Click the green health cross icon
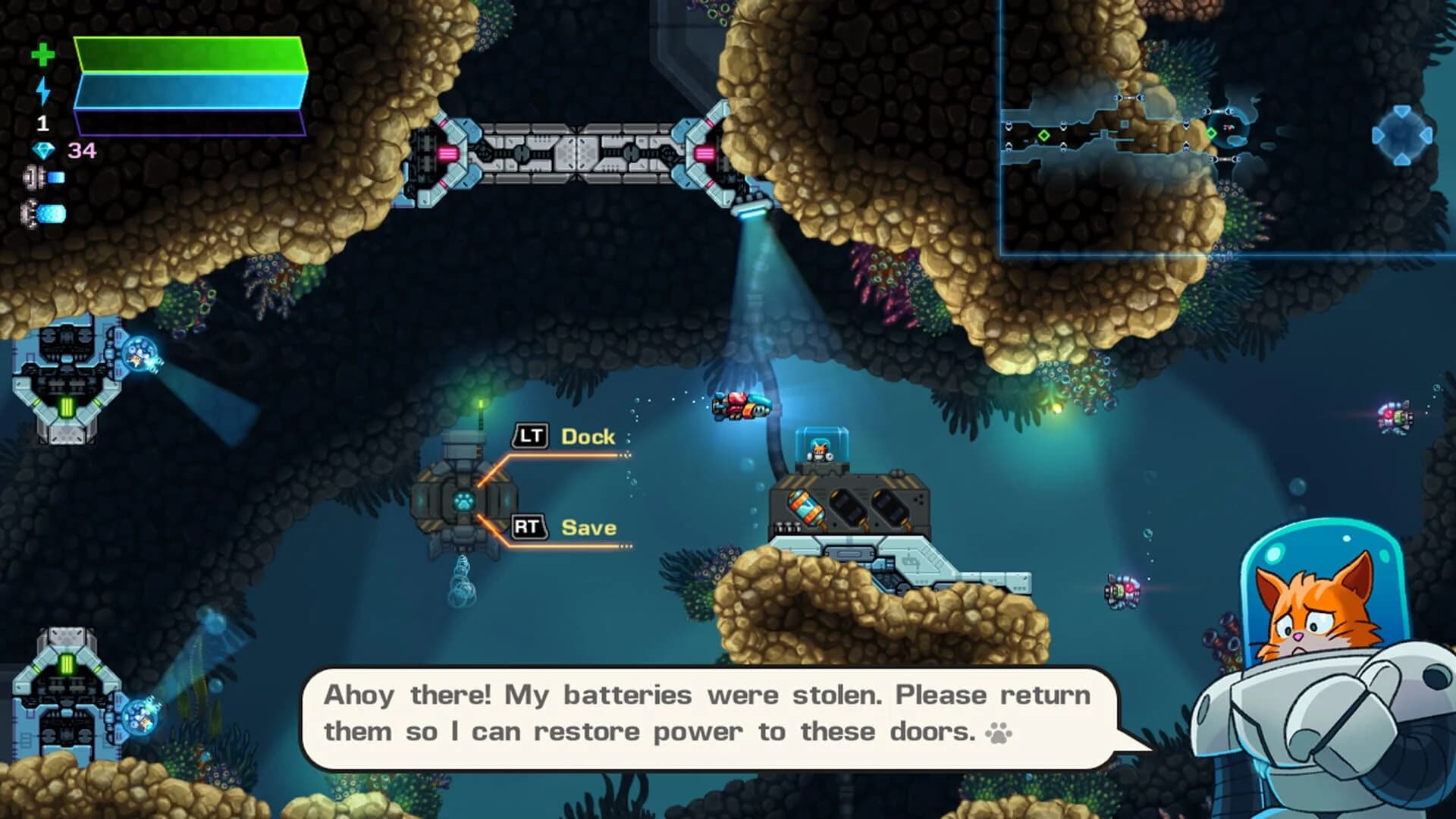This screenshot has width=1456, height=819. point(43,53)
